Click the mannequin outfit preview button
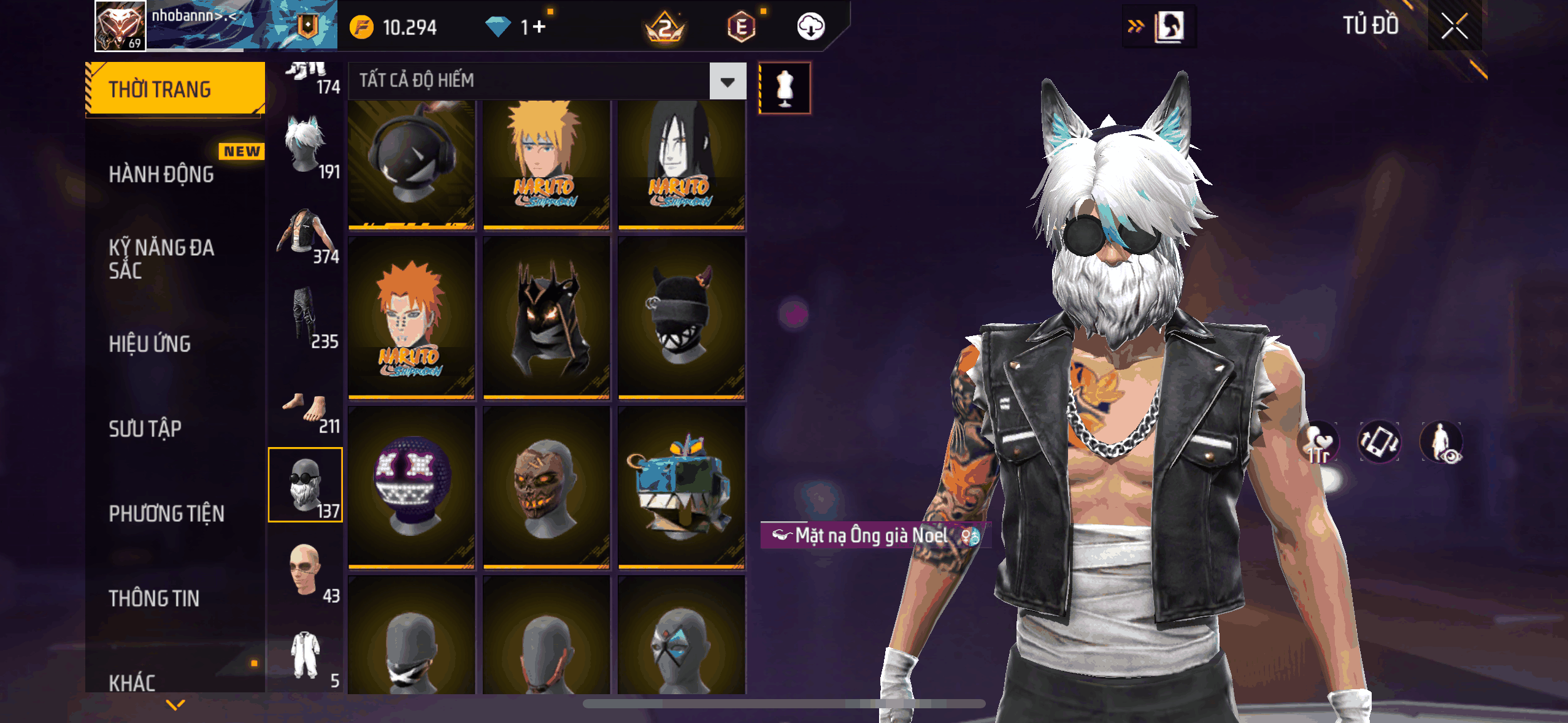This screenshot has width=1568, height=723. (x=785, y=88)
